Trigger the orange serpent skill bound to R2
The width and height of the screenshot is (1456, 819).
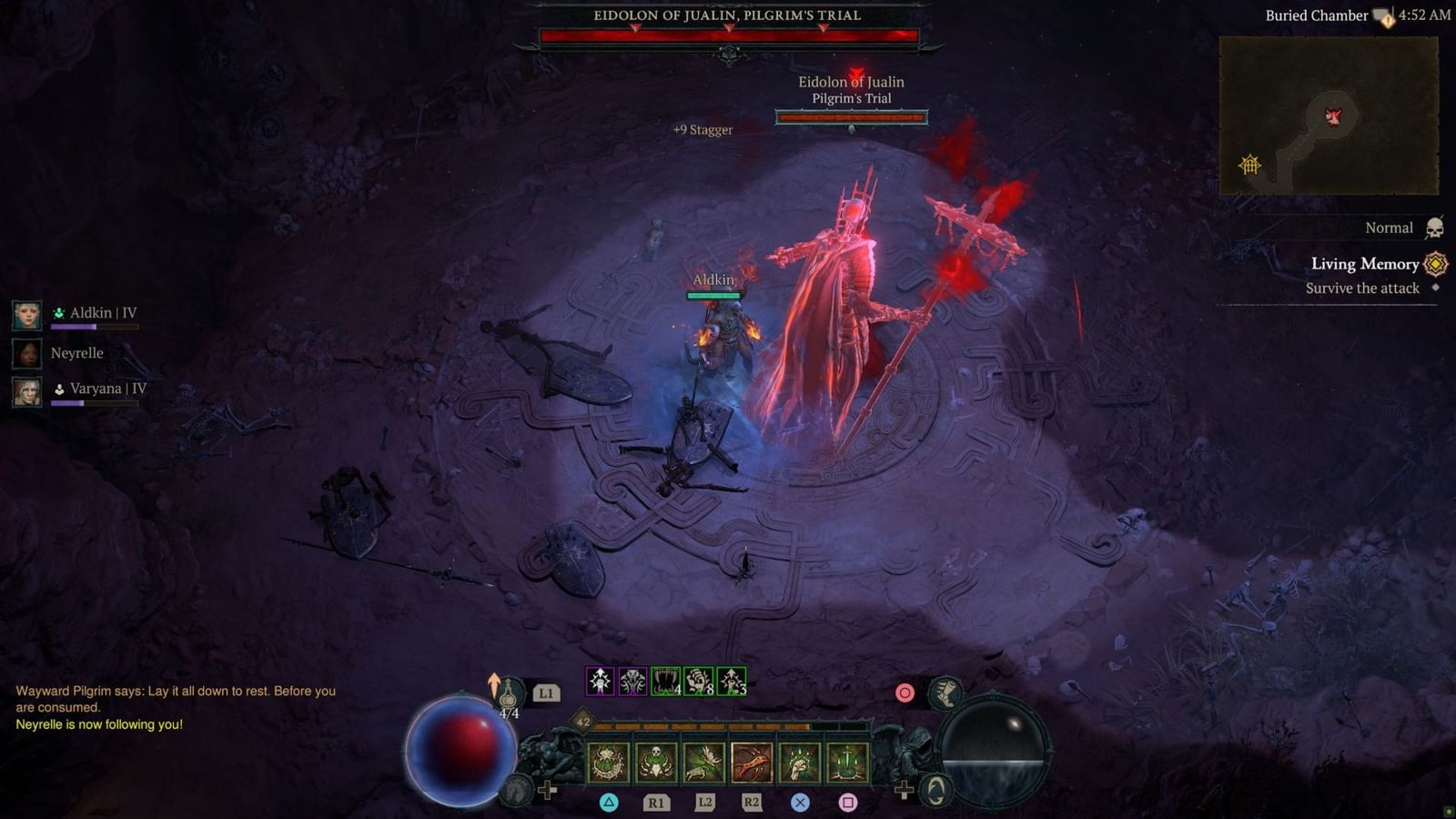[x=751, y=763]
